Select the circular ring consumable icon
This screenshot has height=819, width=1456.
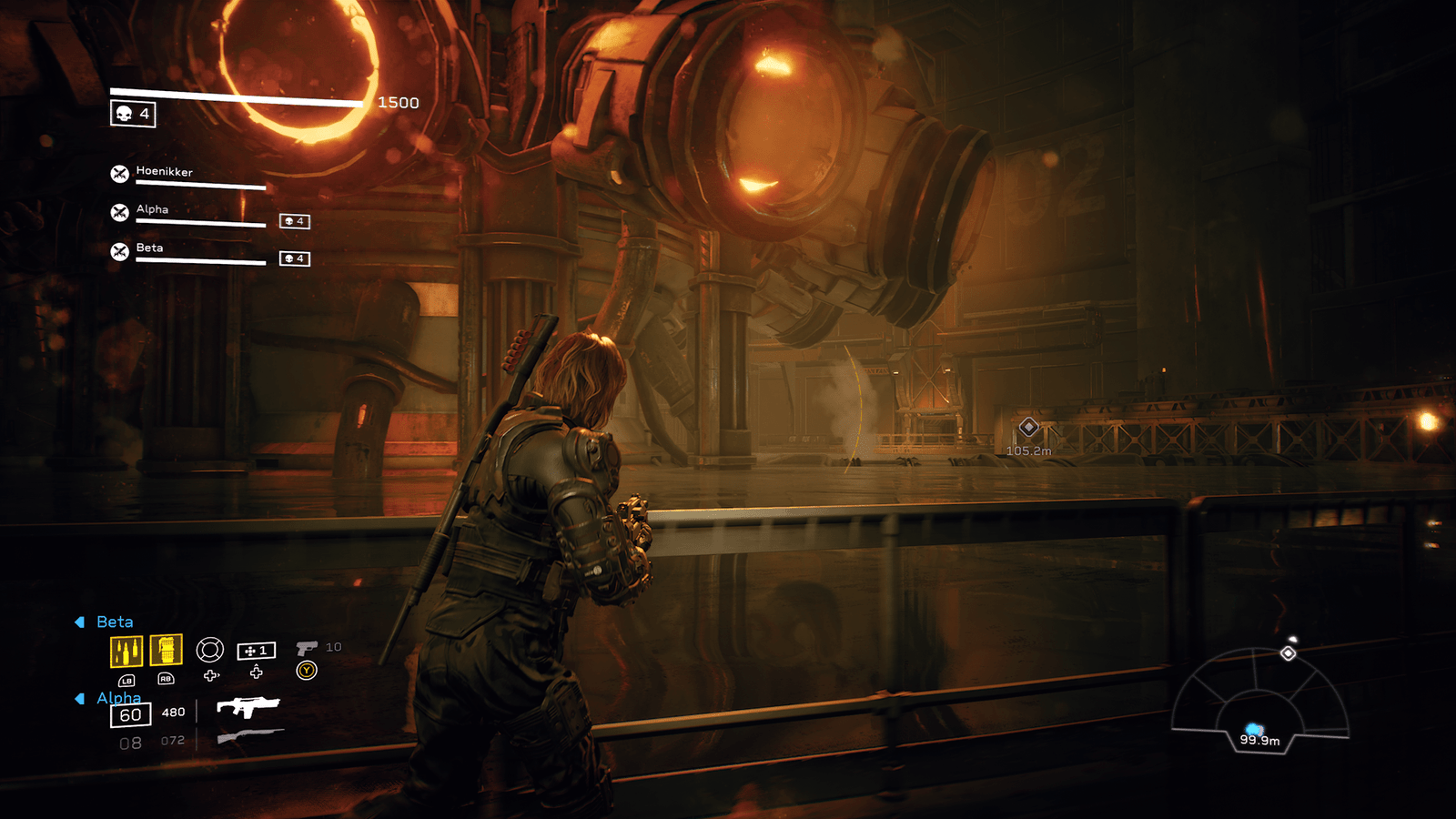point(210,650)
